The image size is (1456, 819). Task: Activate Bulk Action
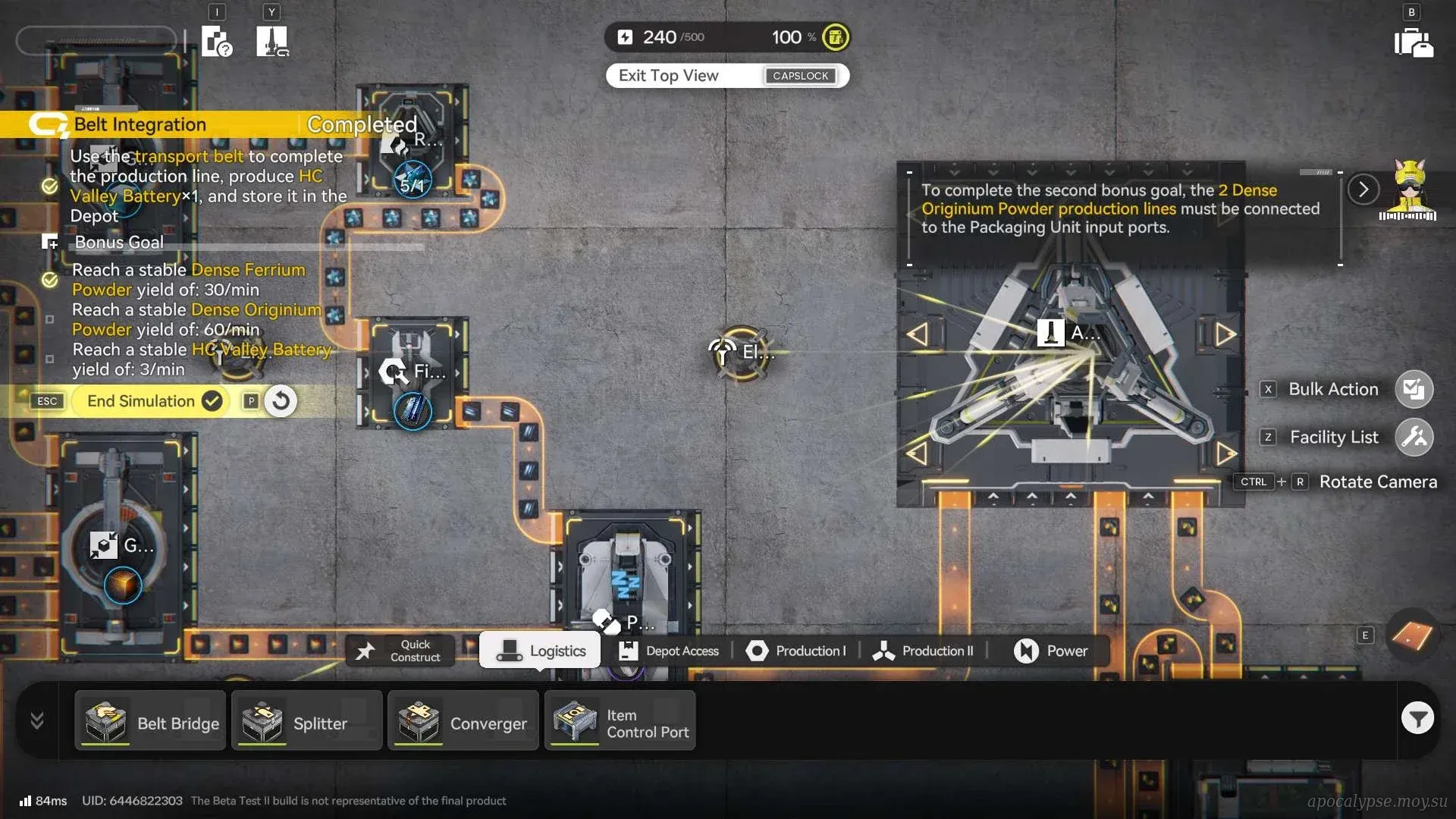(1414, 389)
